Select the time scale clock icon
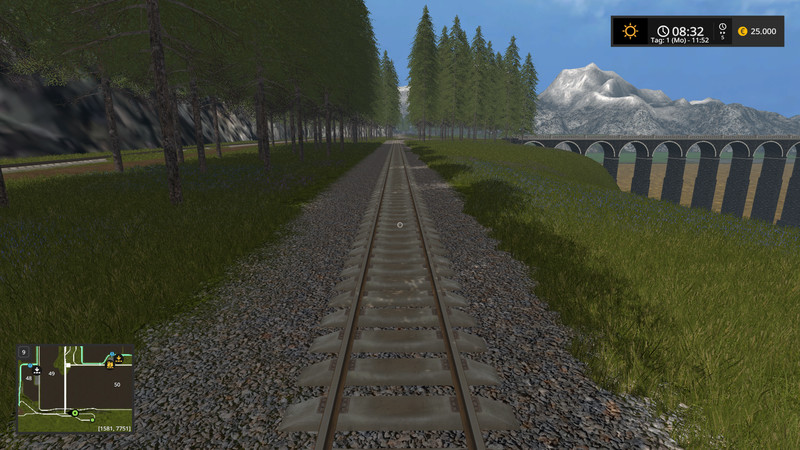The height and width of the screenshot is (450, 800). (x=722, y=27)
